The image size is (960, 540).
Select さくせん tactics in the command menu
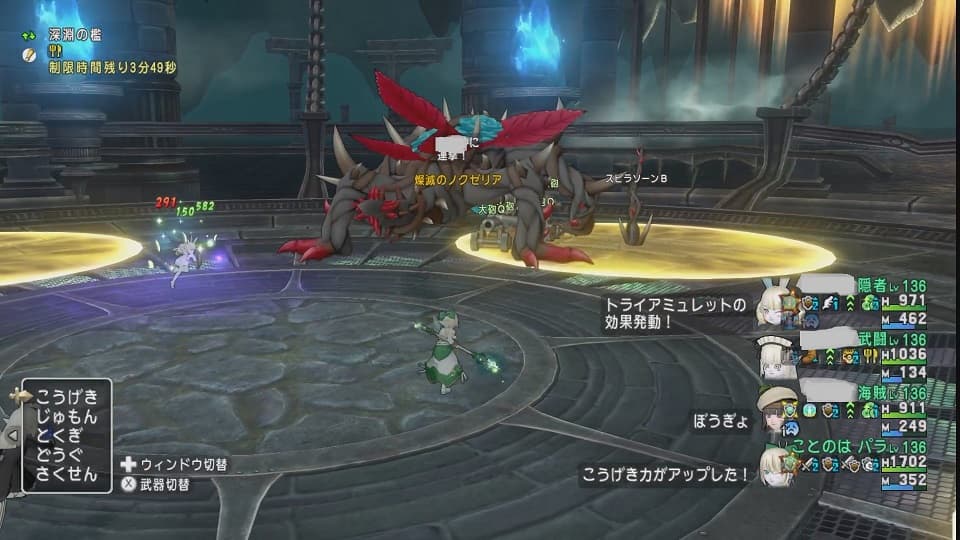[67, 475]
